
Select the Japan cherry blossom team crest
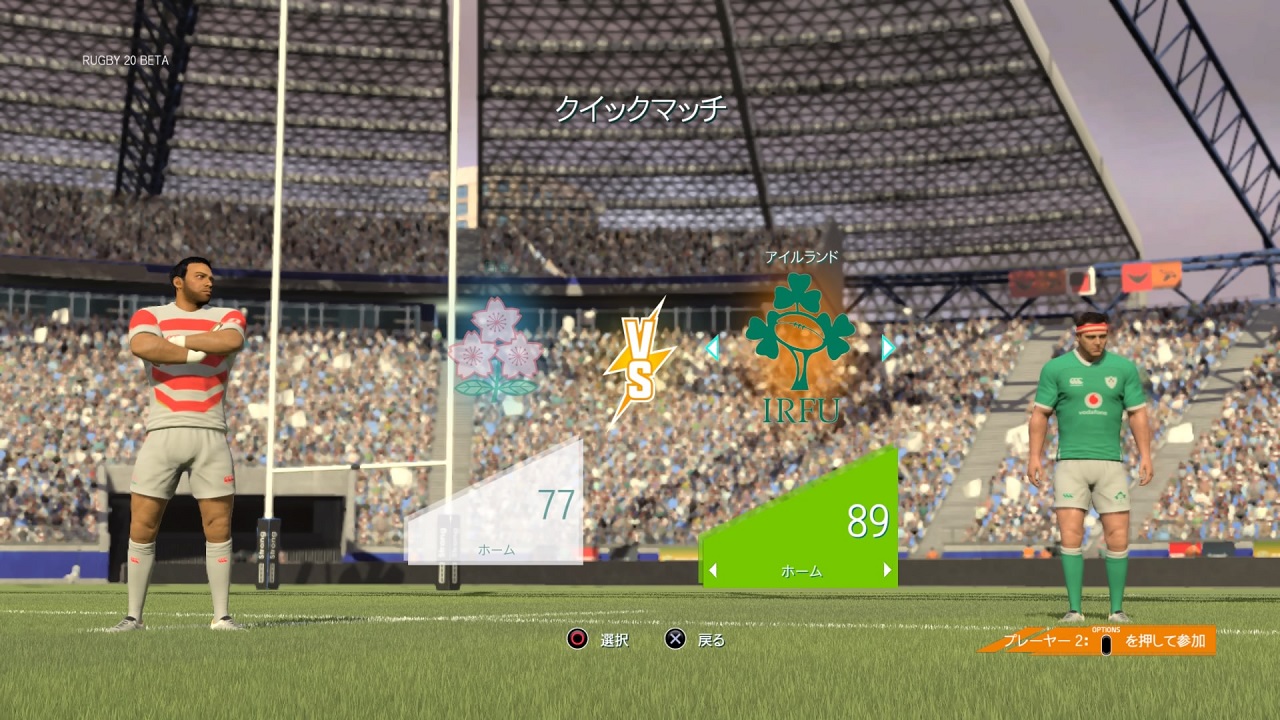496,350
